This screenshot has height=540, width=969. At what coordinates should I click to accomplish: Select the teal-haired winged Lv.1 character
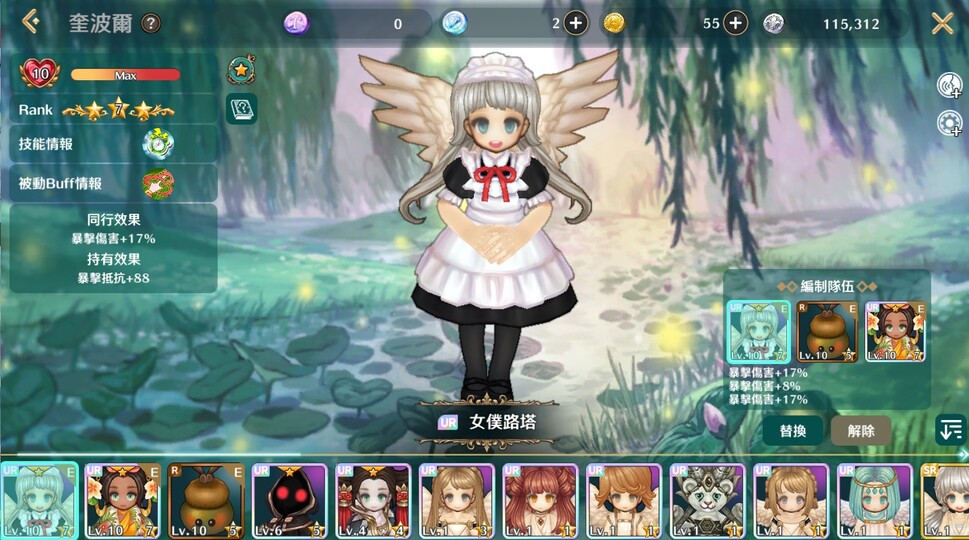point(875,501)
